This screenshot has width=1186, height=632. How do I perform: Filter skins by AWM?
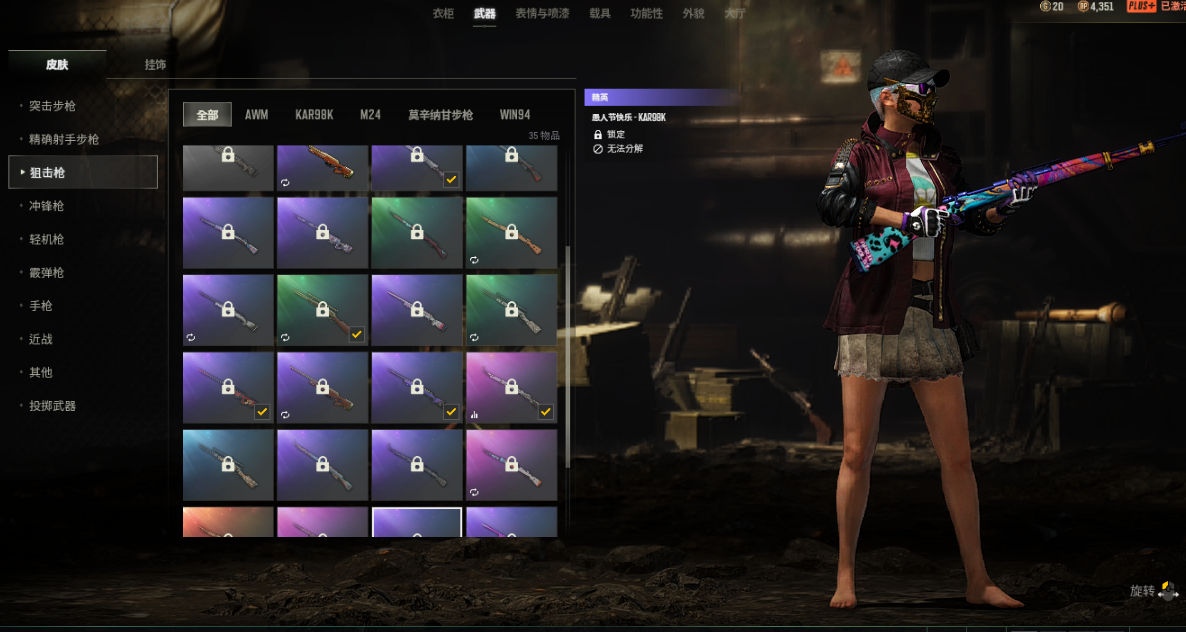(256, 115)
